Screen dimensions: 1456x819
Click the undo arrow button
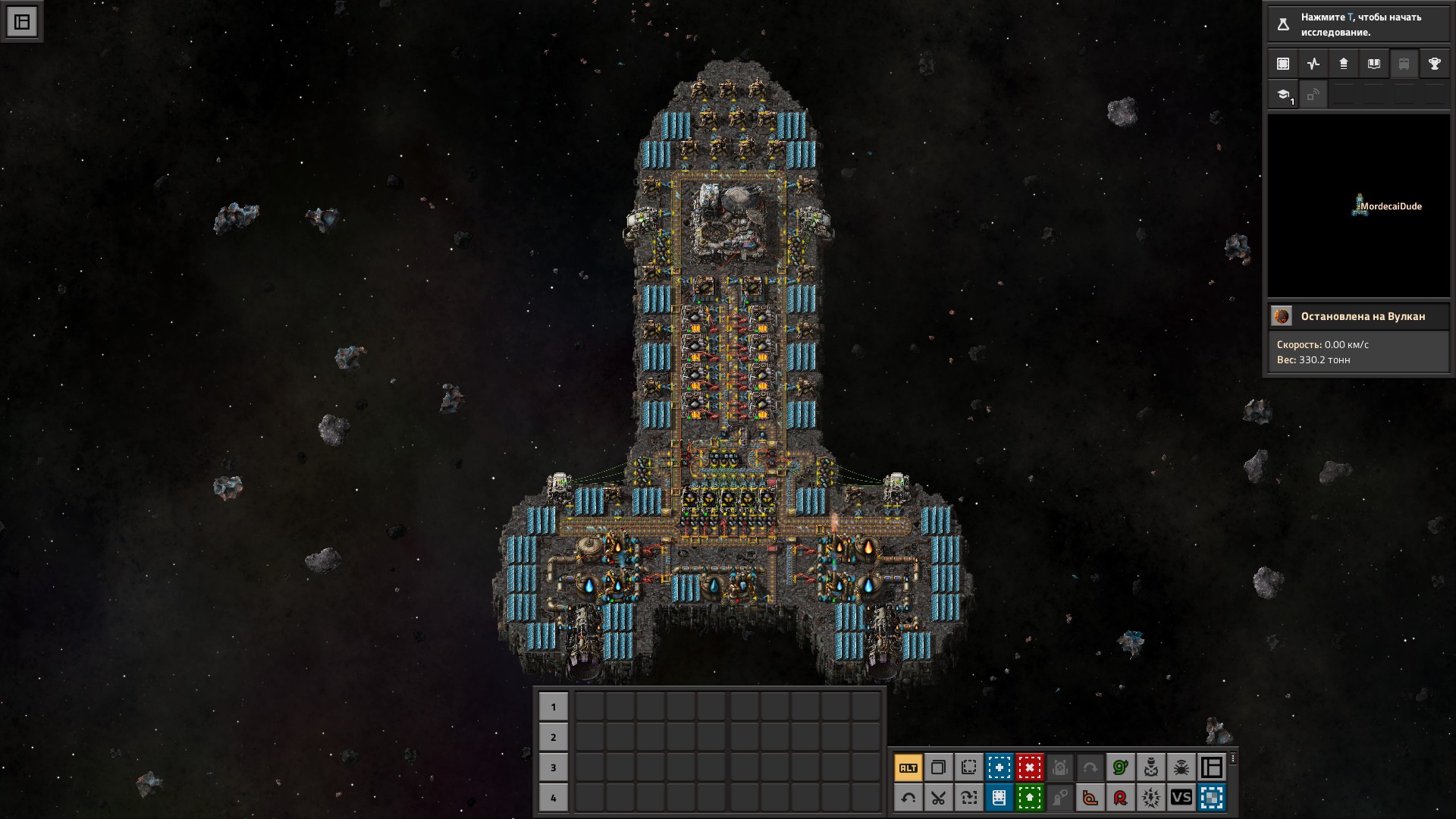tap(908, 798)
